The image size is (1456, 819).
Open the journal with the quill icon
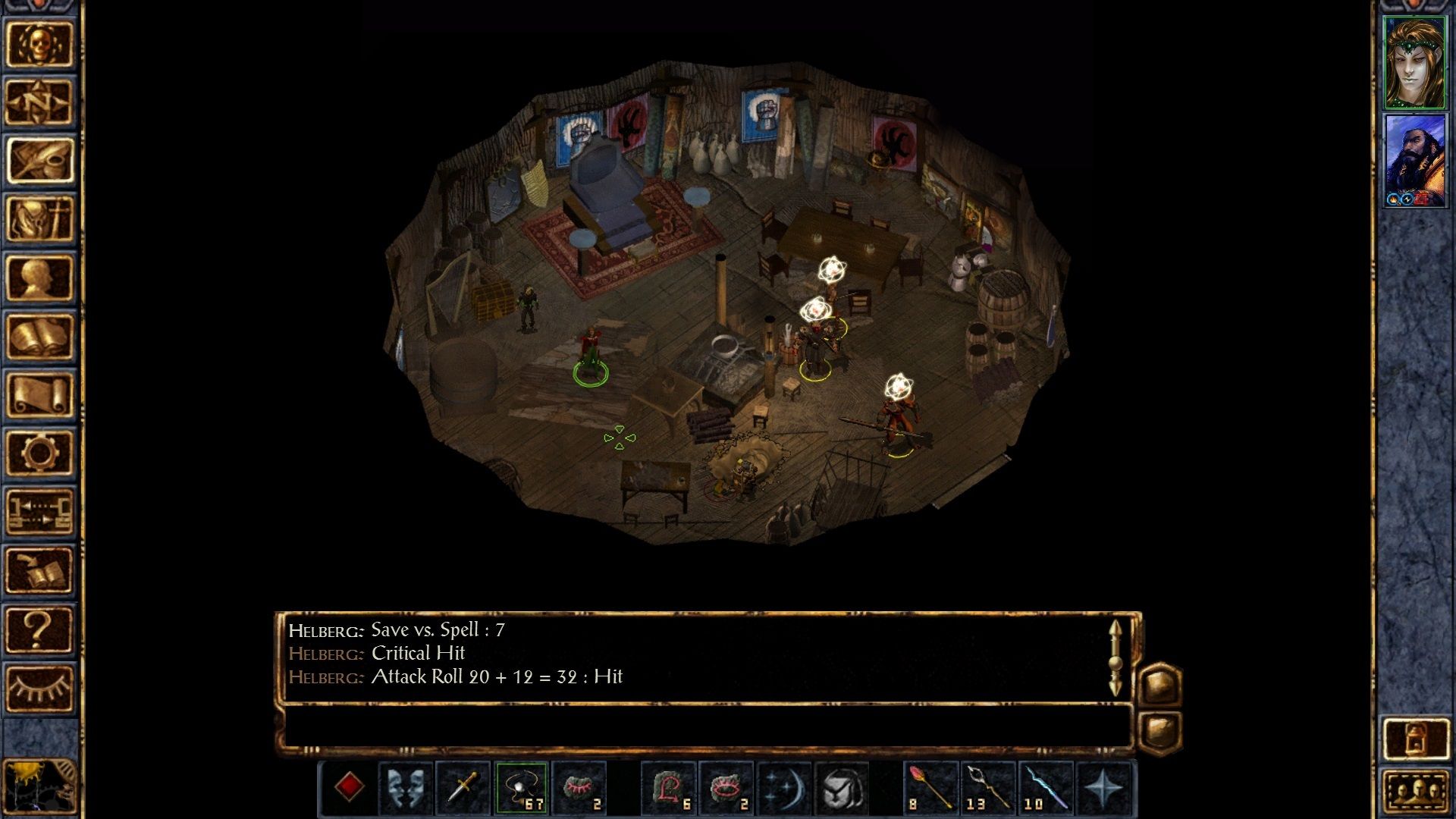coord(39,160)
